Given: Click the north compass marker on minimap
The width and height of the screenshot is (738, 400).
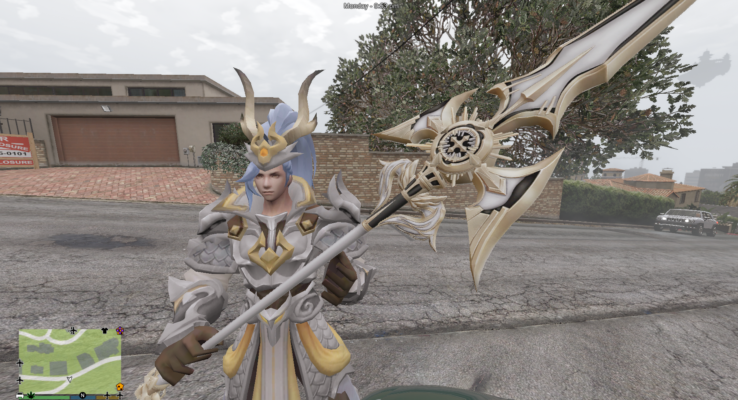Looking at the screenshot, I should click(82, 395).
